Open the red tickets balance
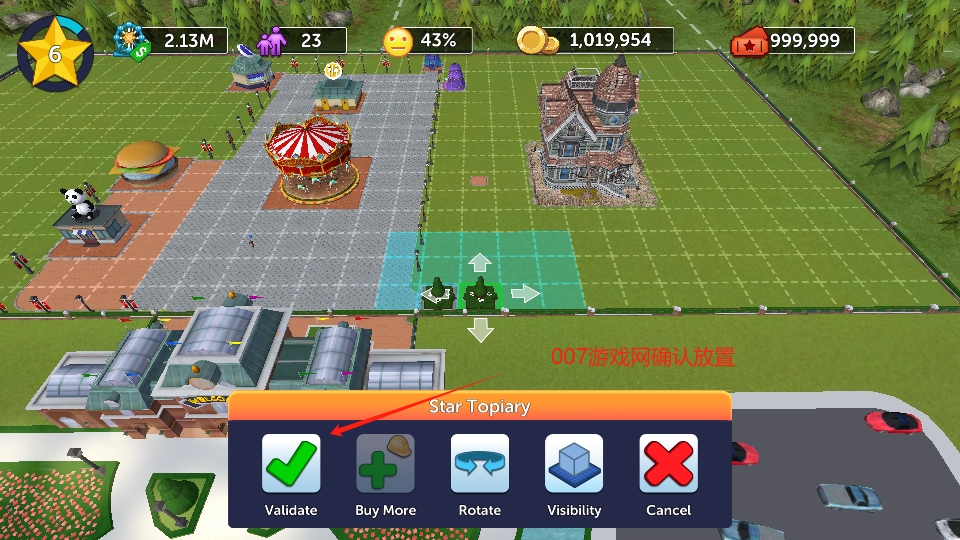Viewport: 960px width, 540px height. pos(793,41)
